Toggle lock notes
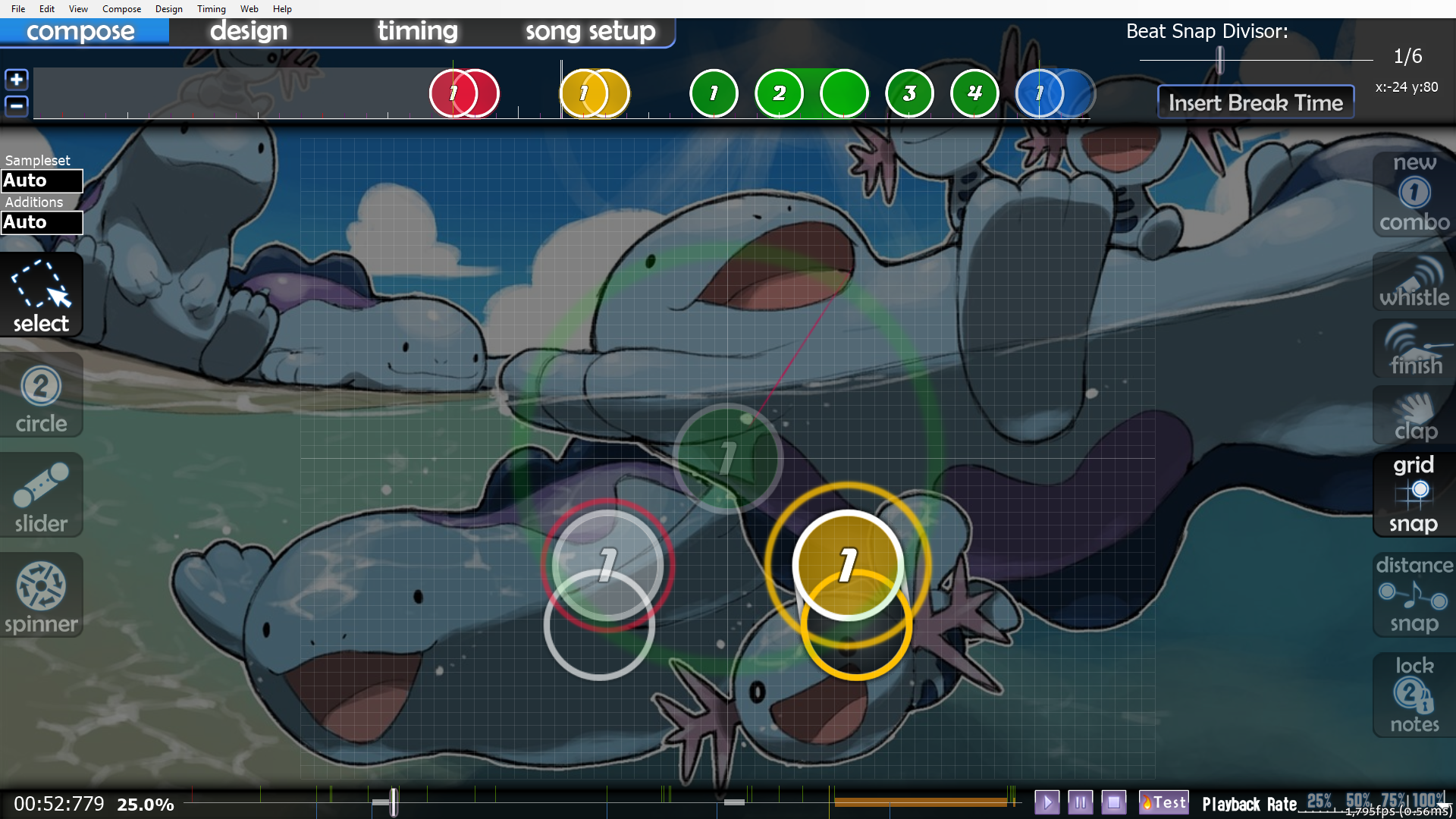The width and height of the screenshot is (1456, 819). pos(1414,695)
